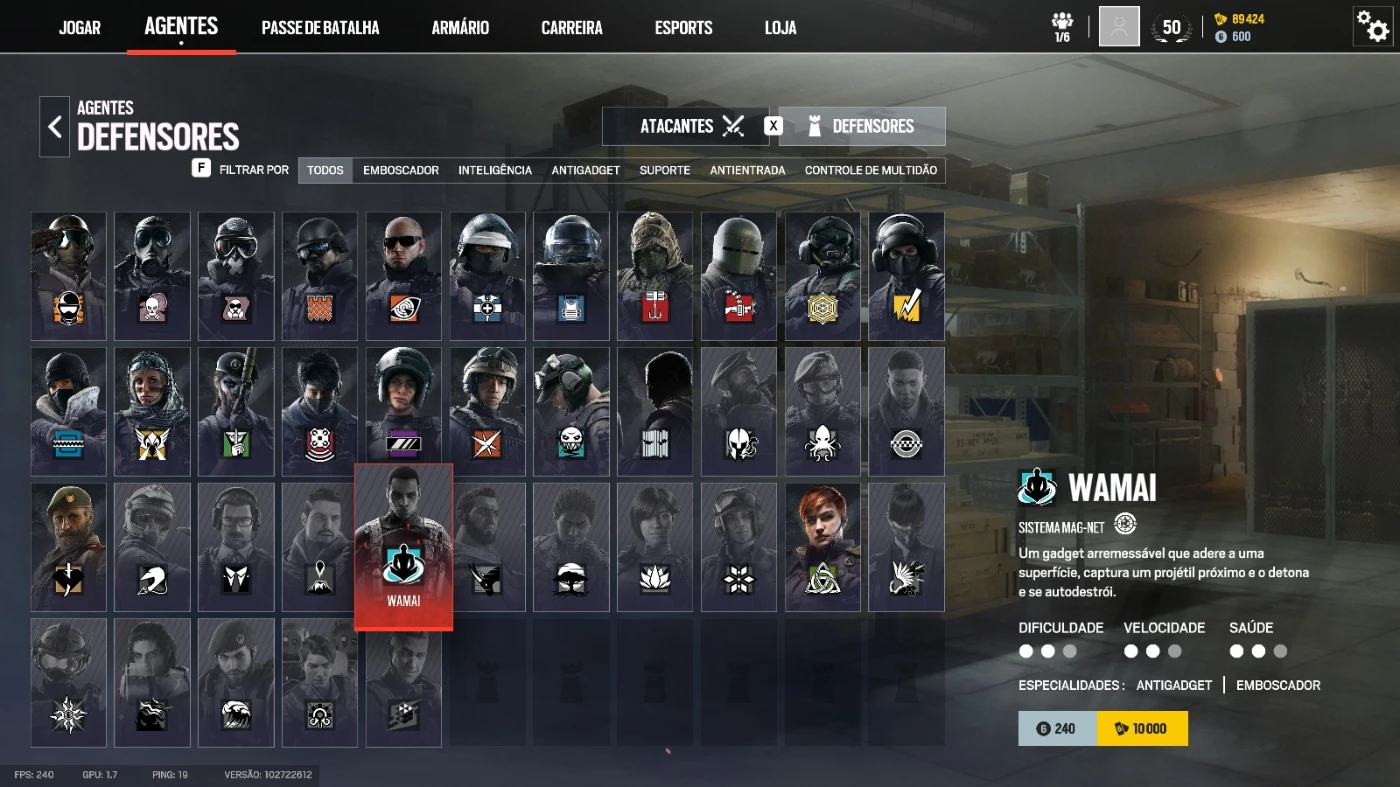Choose the Antigadget filter
The width and height of the screenshot is (1400, 787).
586,170
